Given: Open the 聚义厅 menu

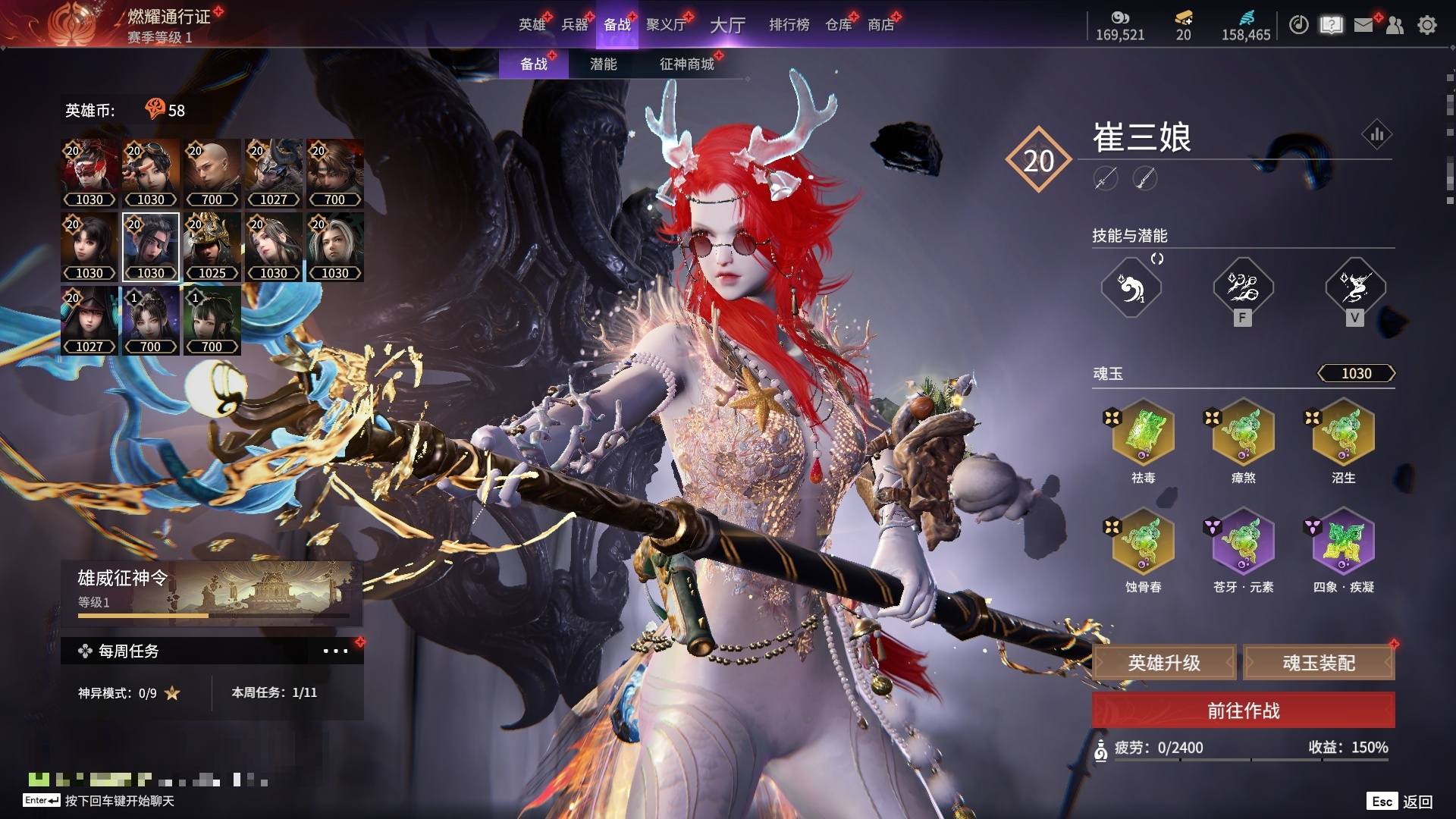Looking at the screenshot, I should [665, 25].
